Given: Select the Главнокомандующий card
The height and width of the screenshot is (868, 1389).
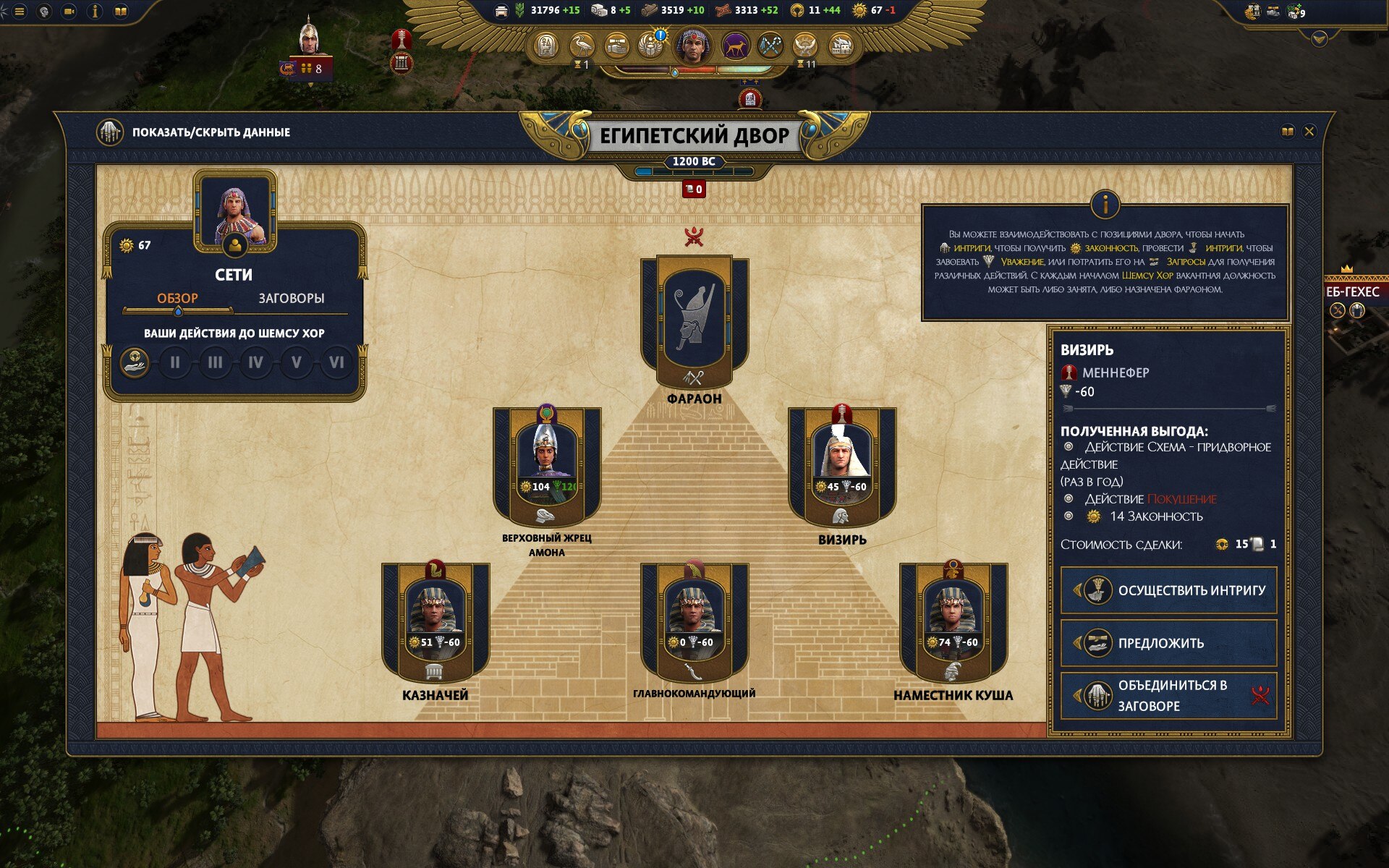Looking at the screenshot, I should coord(694,619).
